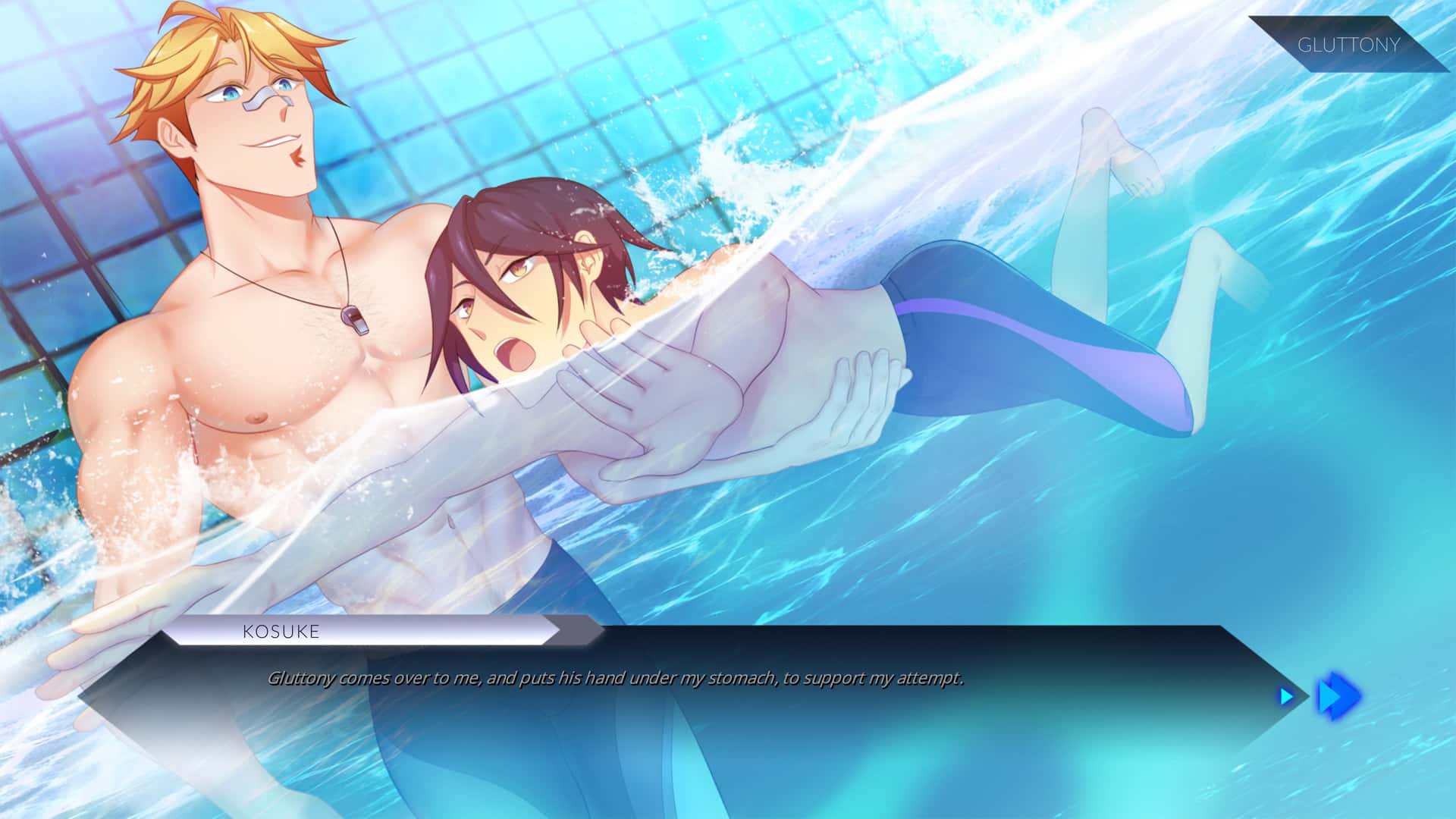Click Kosuke's narration text line
The height and width of the screenshot is (819, 1456).
(616, 679)
